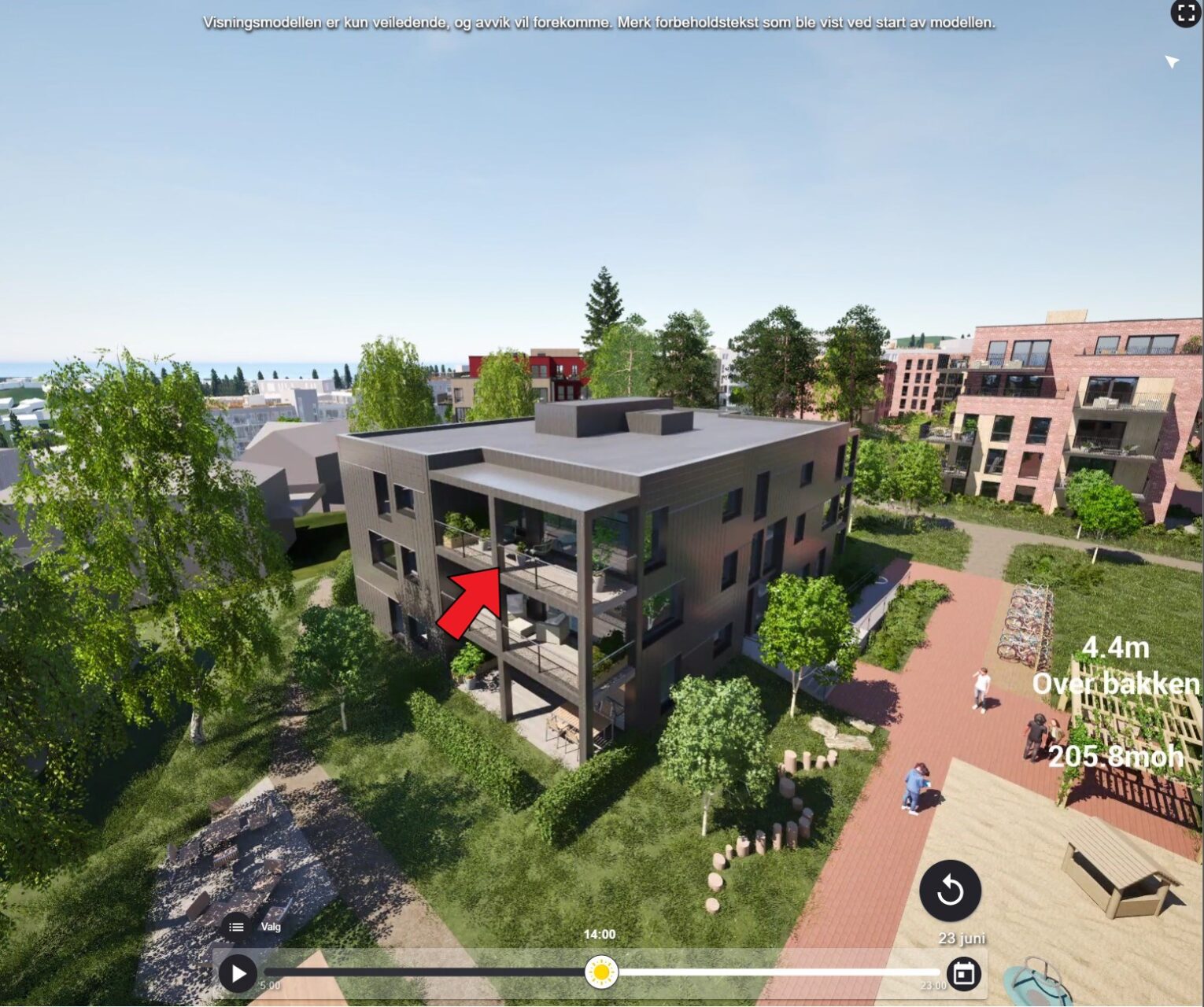Click the compass arrow icon

click(1171, 61)
